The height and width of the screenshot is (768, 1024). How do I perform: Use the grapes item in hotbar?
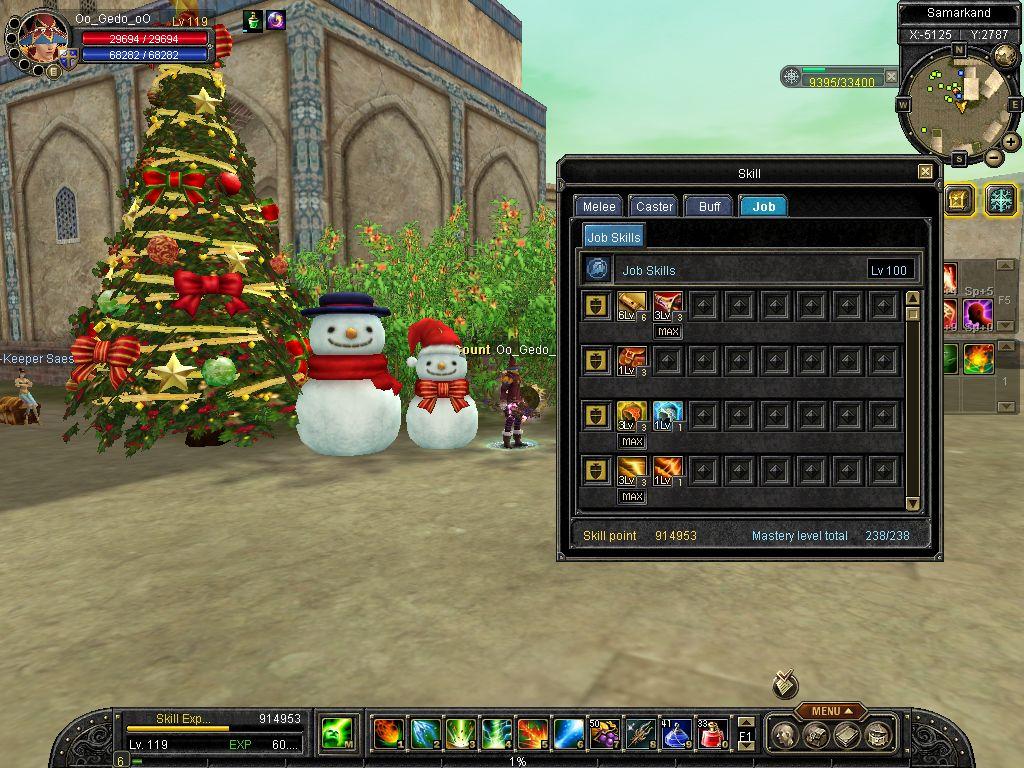click(604, 734)
